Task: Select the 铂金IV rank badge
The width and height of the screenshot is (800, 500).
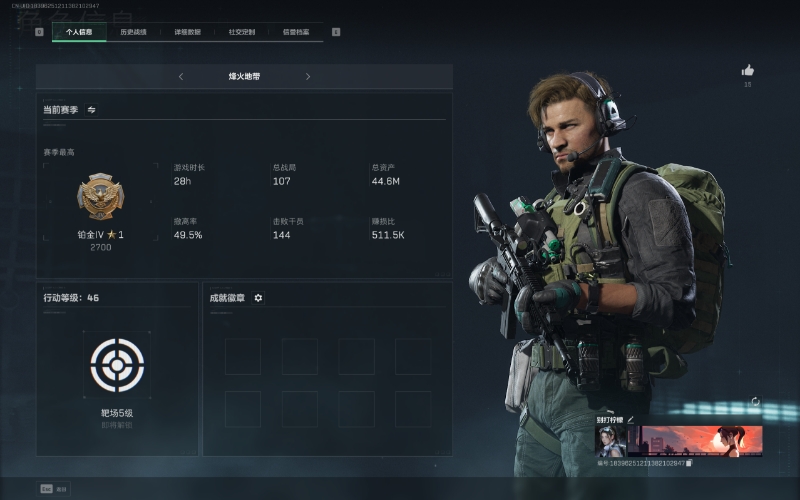Action: 100,197
